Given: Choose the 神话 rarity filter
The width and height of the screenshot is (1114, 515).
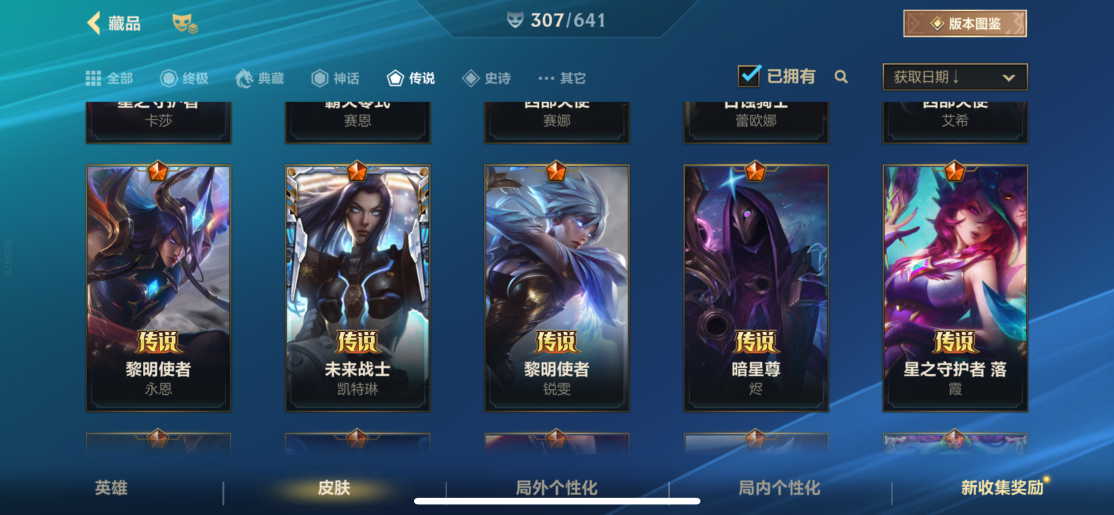Looking at the screenshot, I should pyautogui.click(x=335, y=78).
